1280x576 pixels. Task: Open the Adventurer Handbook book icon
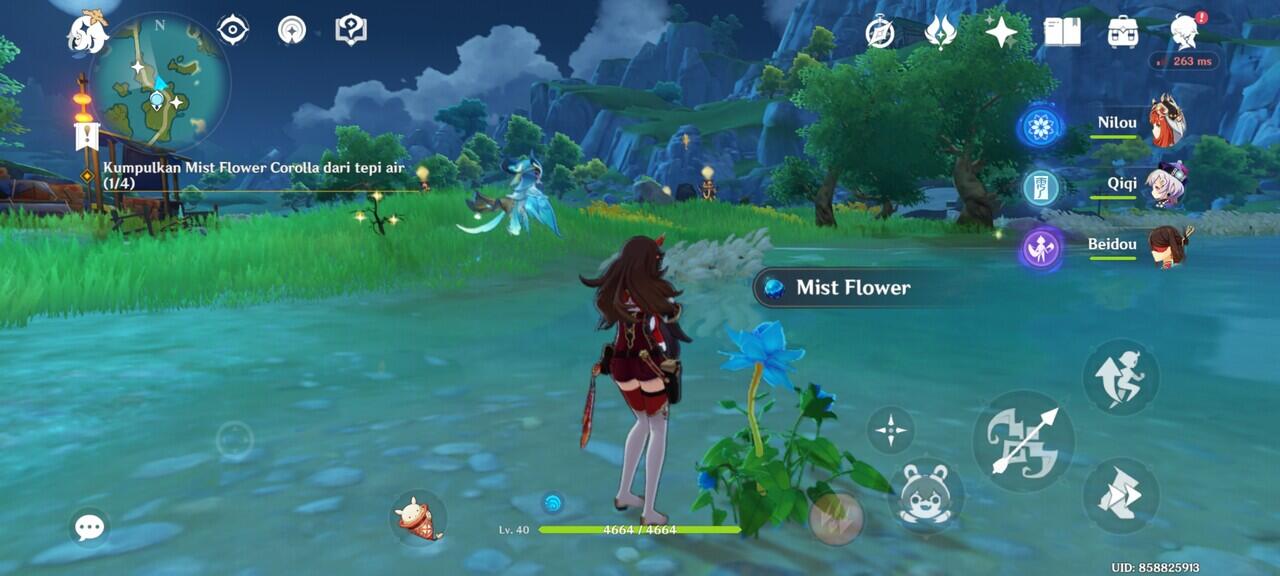click(x=1062, y=32)
